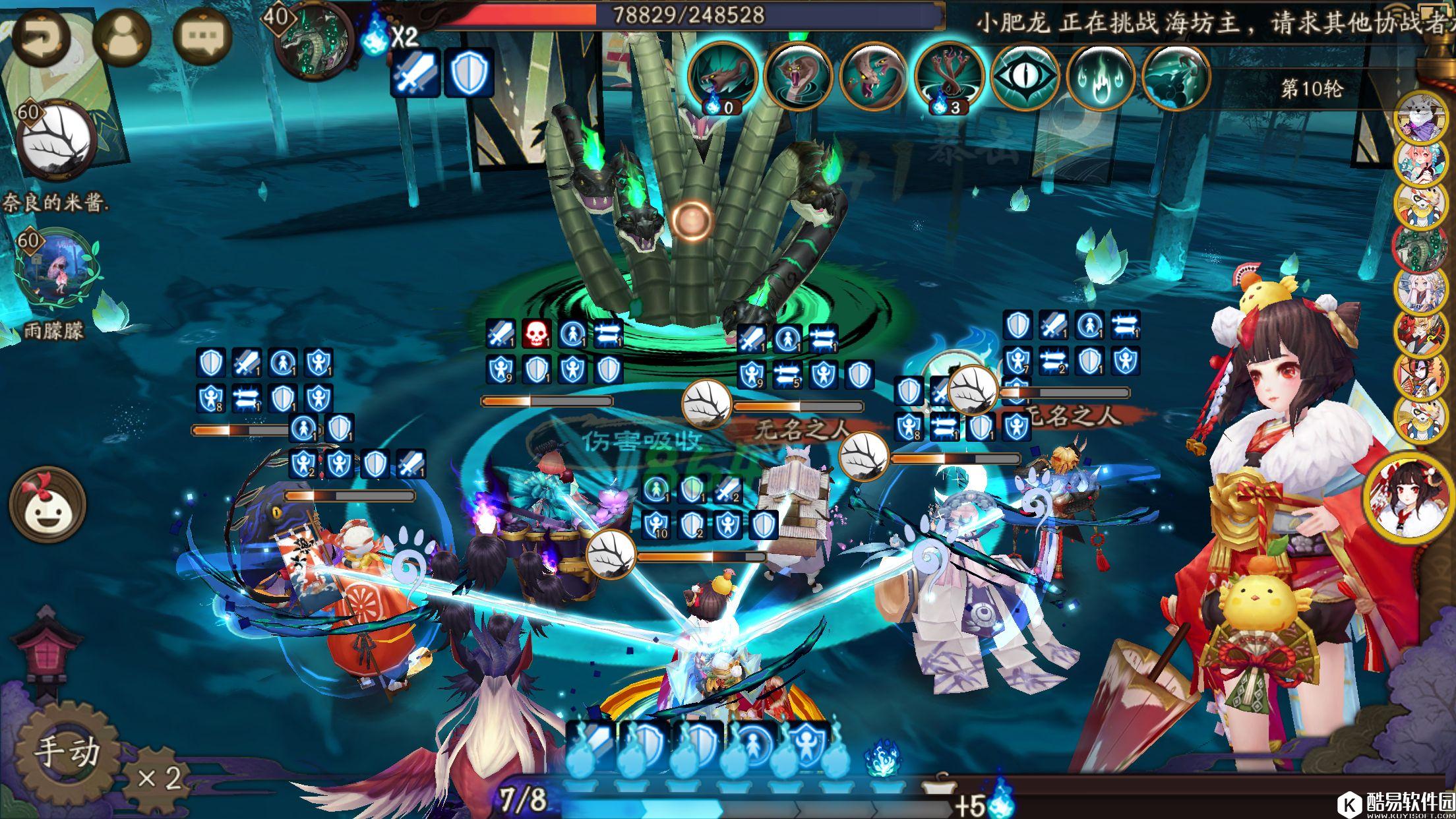Viewport: 1456px width, 819px height.
Task: Tap the back arrow button
Action: [x=41, y=36]
